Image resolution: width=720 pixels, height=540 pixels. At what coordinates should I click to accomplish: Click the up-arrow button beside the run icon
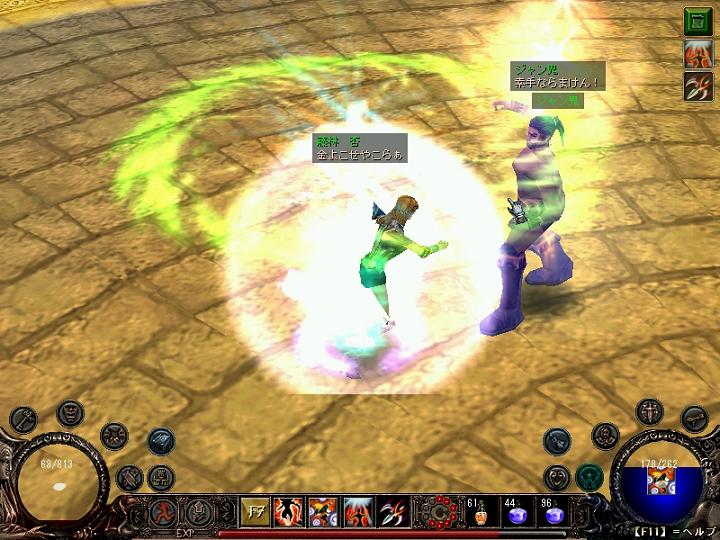click(x=197, y=512)
